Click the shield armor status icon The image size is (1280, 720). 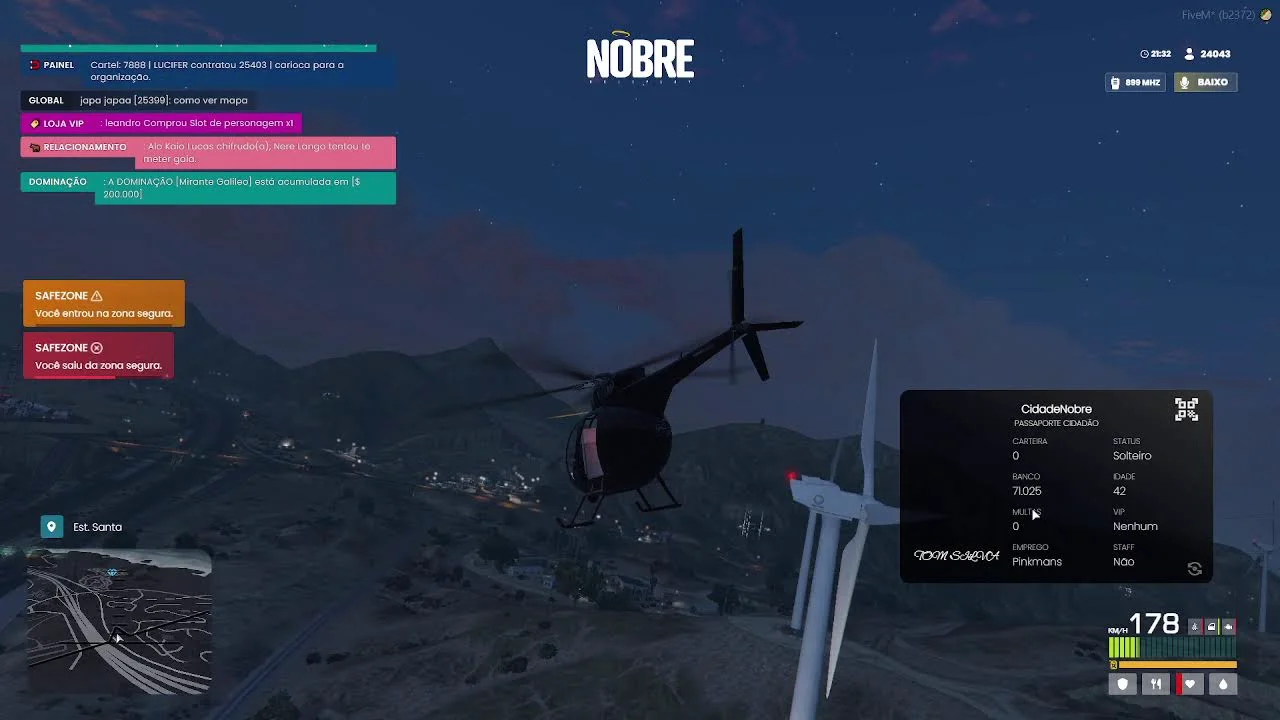(1123, 684)
